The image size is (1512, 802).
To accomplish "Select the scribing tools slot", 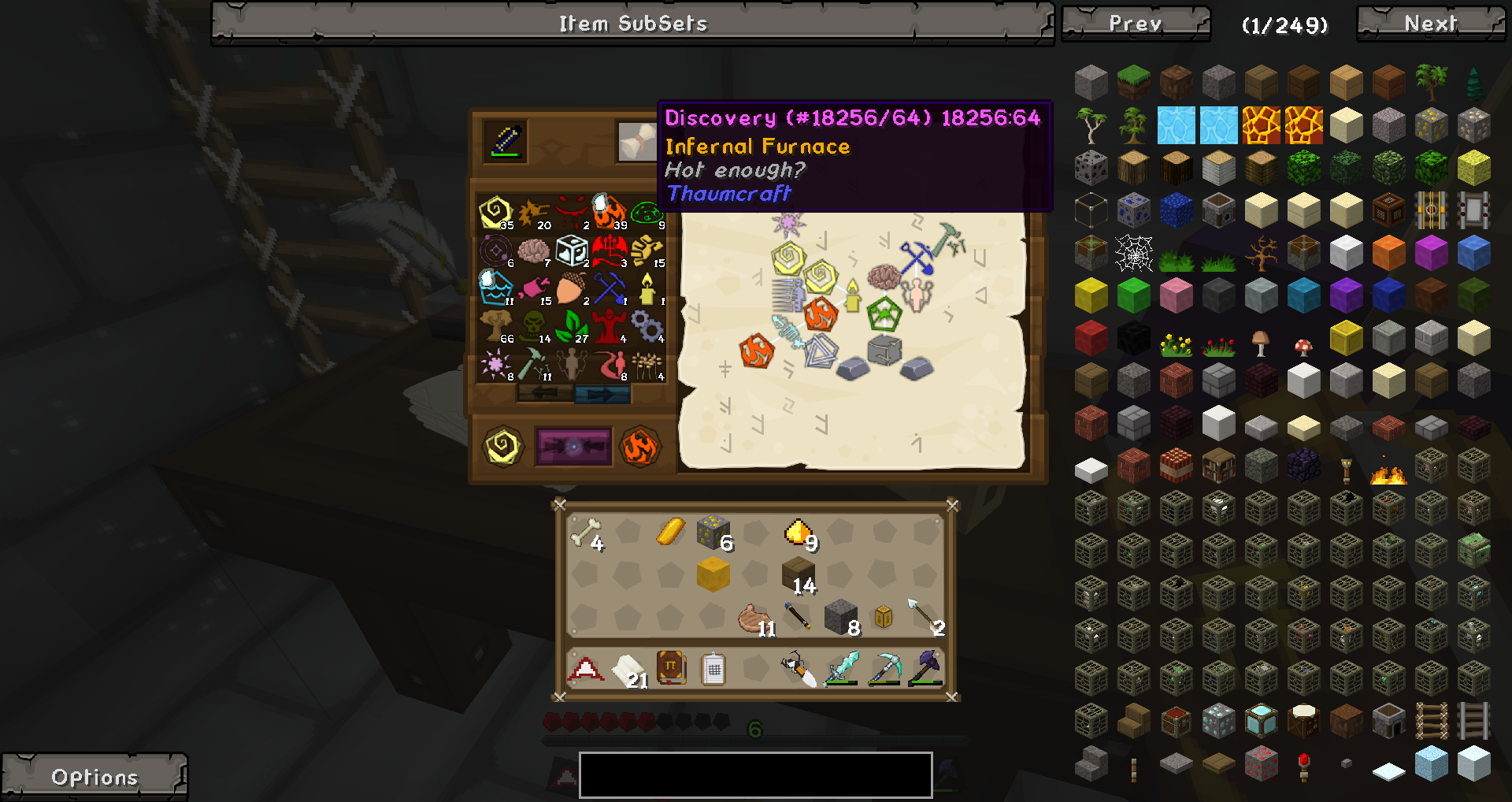I will click(x=506, y=142).
